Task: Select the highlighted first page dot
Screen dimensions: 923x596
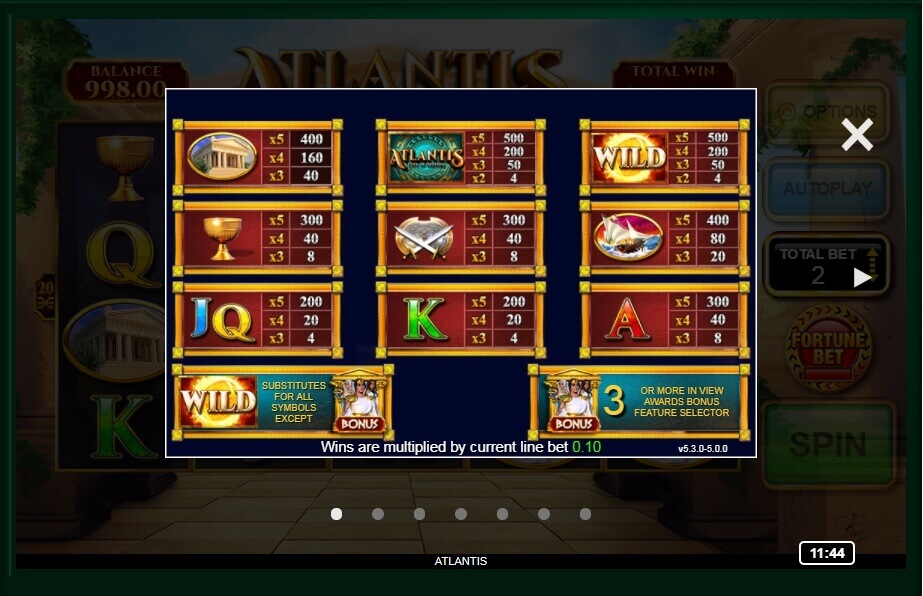Action: (x=336, y=514)
